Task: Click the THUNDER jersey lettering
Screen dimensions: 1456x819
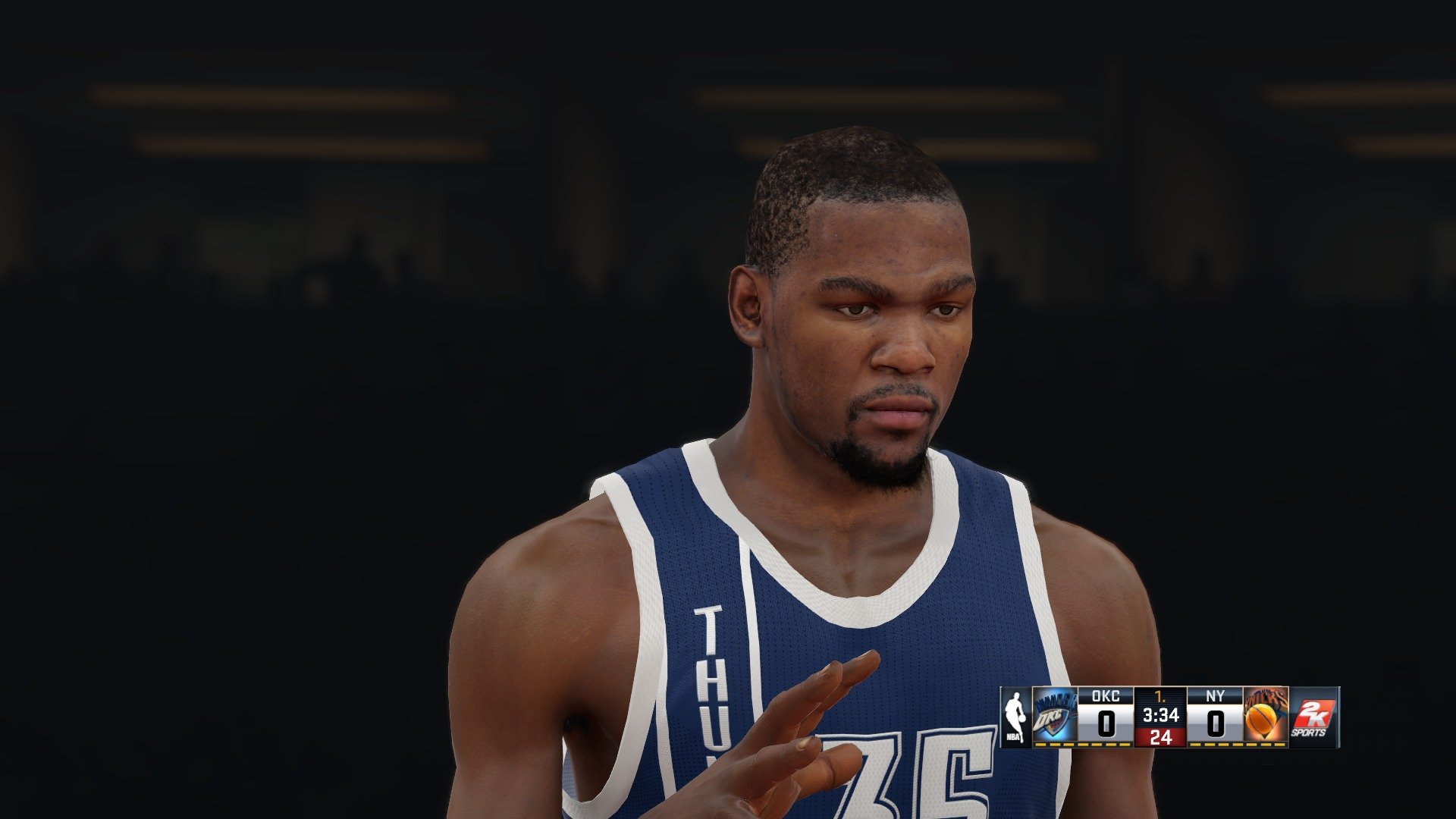Action: coord(709,667)
